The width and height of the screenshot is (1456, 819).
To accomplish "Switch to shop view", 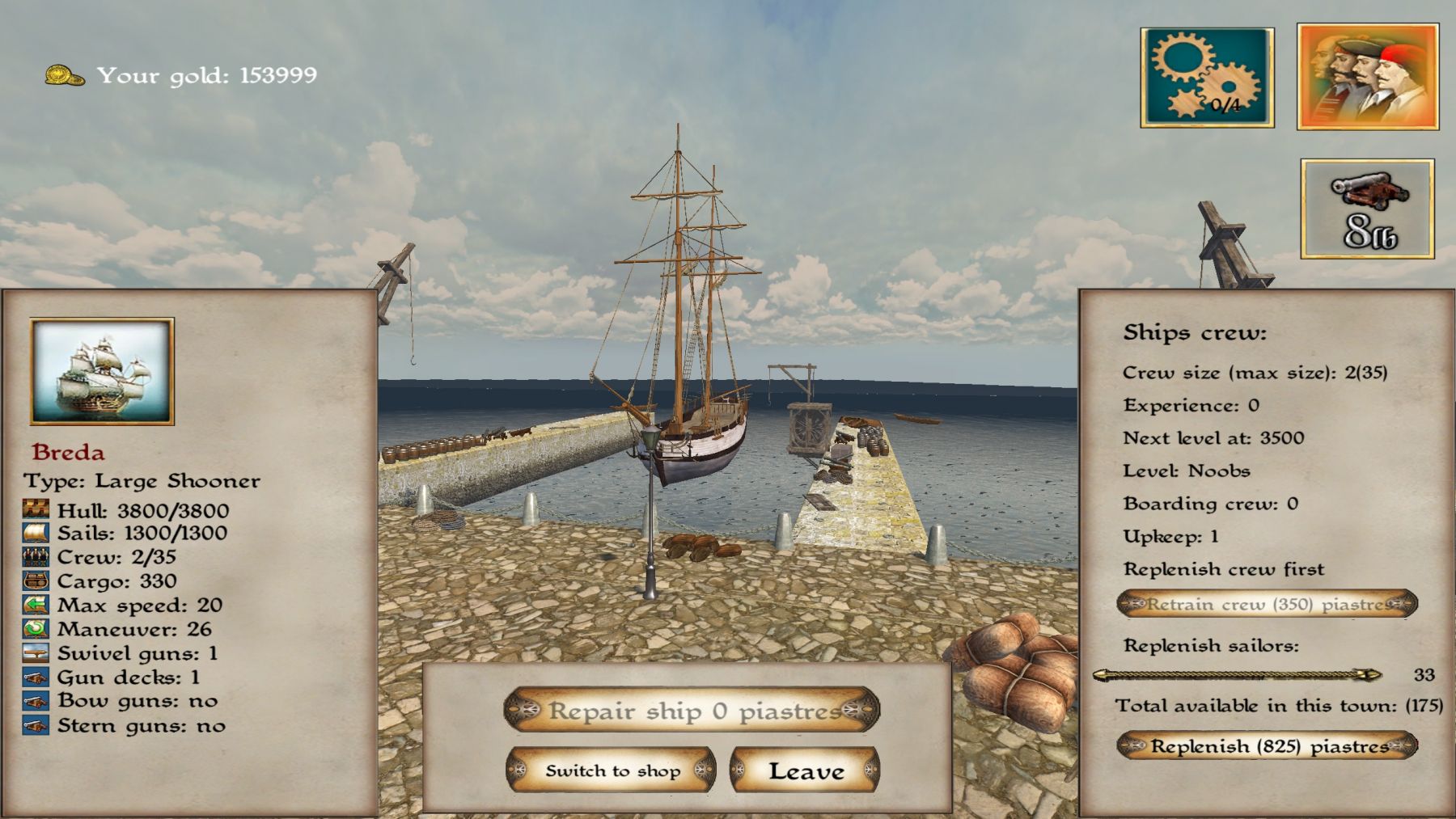I will tap(612, 770).
